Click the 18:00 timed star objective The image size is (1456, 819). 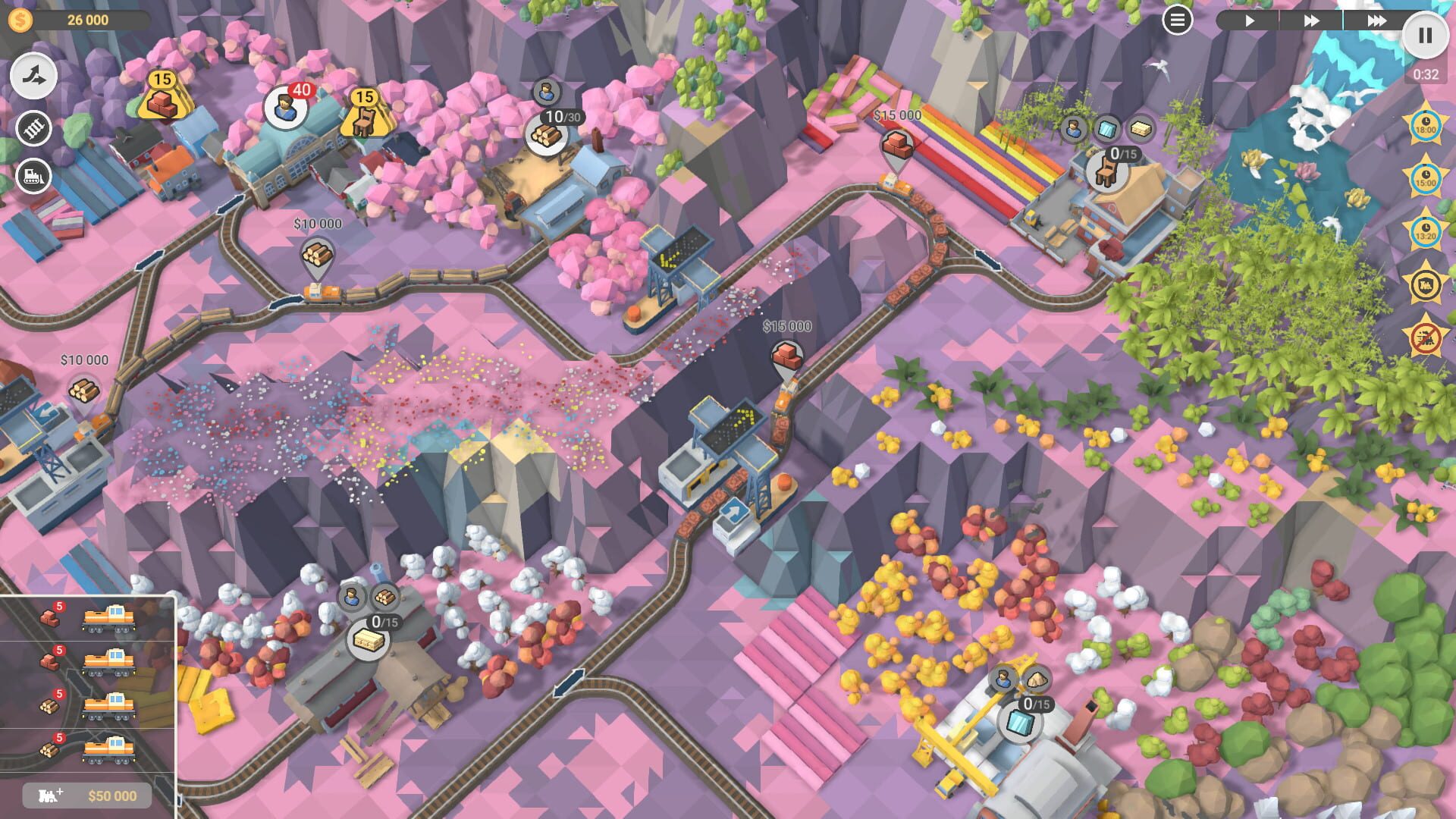(1425, 124)
